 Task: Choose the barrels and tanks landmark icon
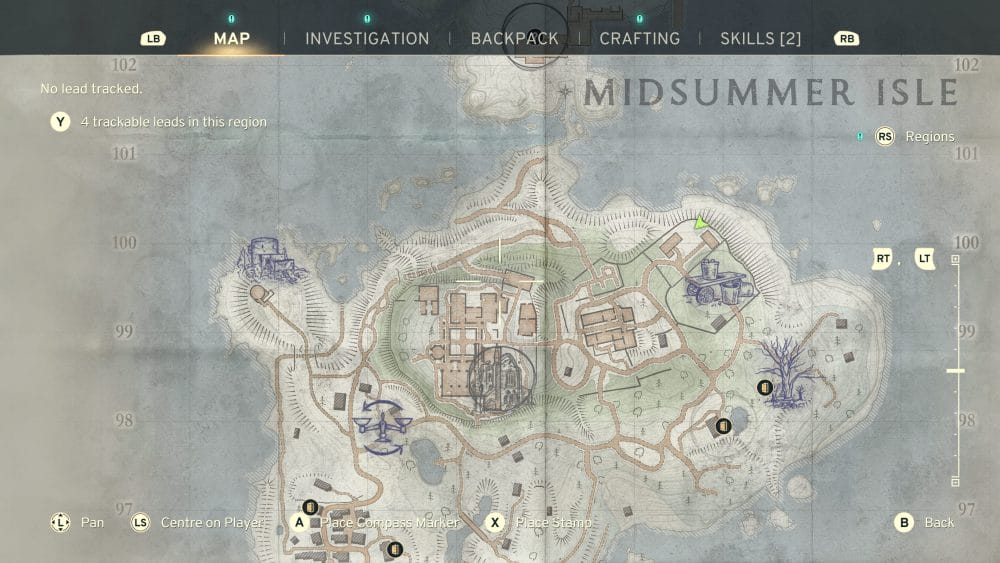click(x=716, y=281)
